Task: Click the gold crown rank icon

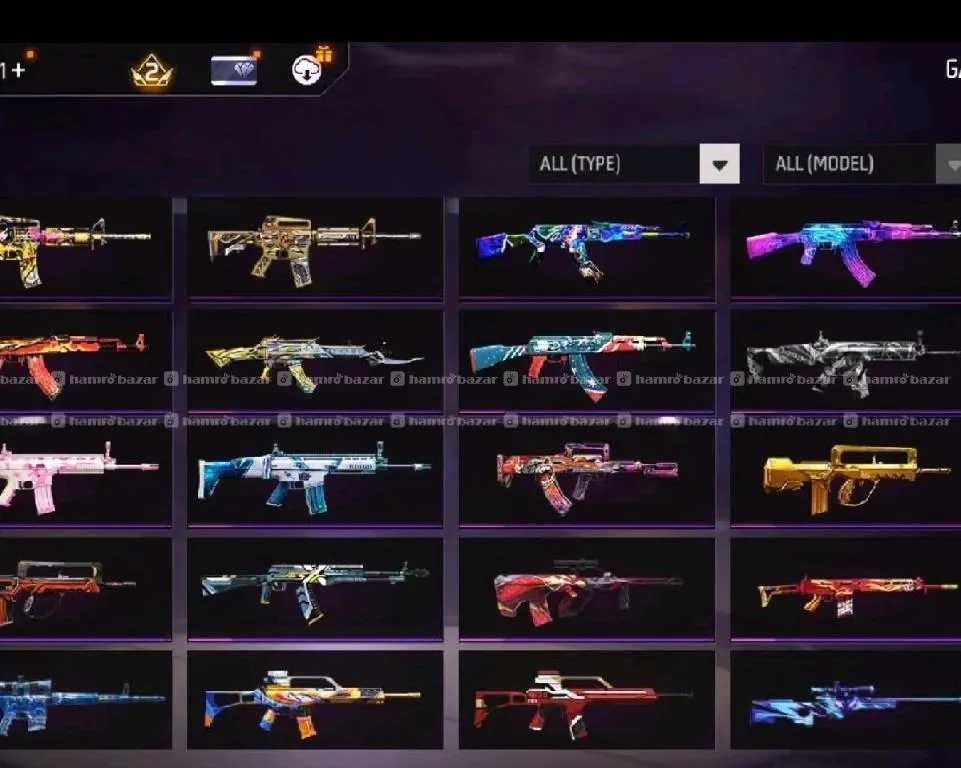Action: 152,71
